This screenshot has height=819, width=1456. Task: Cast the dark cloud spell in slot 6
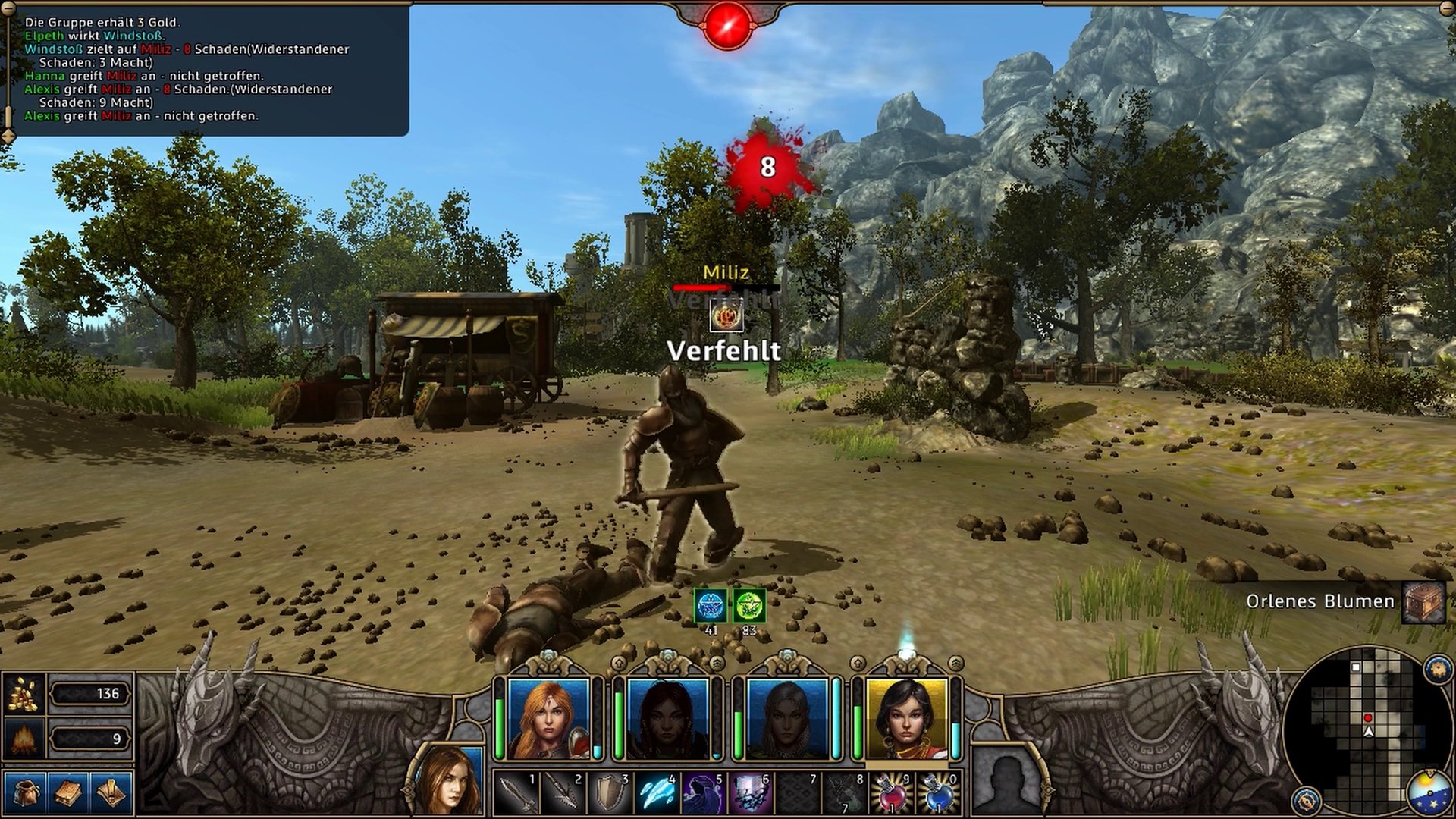tap(750, 793)
